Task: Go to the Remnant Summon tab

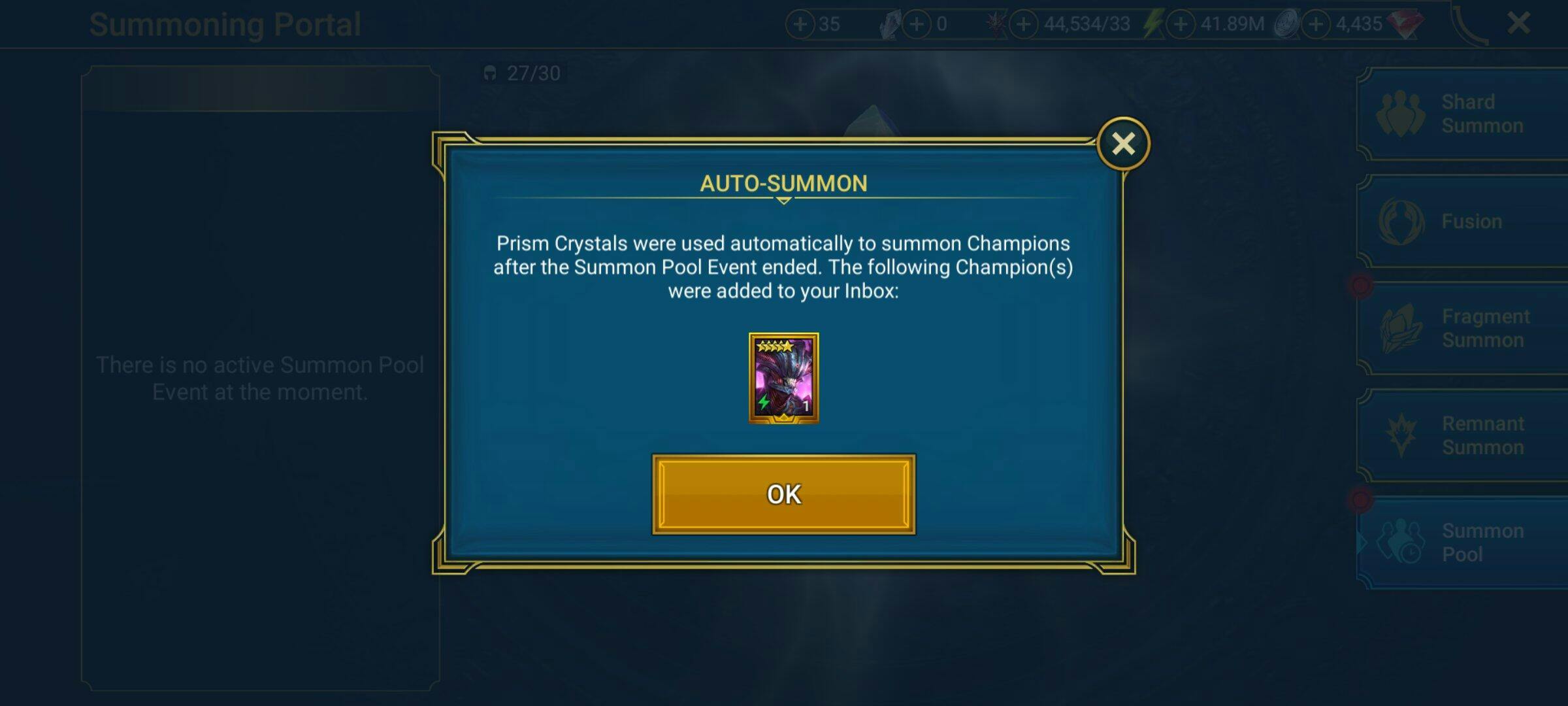Action: (1463, 435)
